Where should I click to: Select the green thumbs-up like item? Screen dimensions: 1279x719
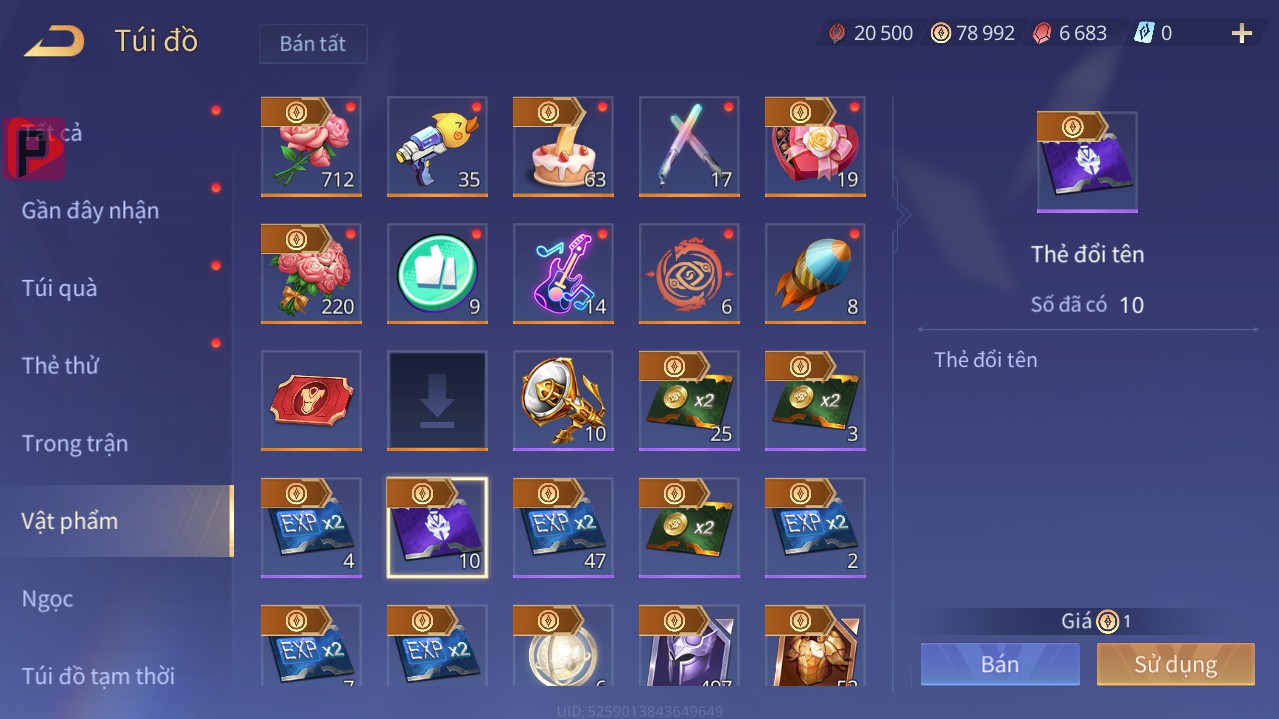point(437,273)
